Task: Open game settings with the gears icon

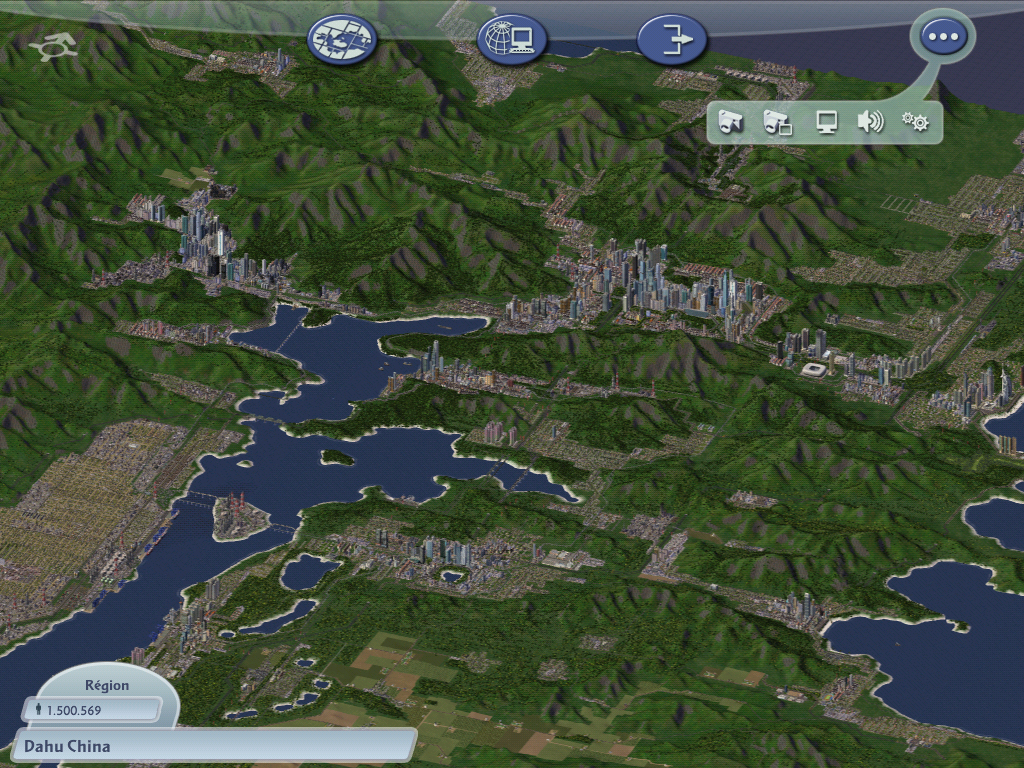Action: point(915,123)
